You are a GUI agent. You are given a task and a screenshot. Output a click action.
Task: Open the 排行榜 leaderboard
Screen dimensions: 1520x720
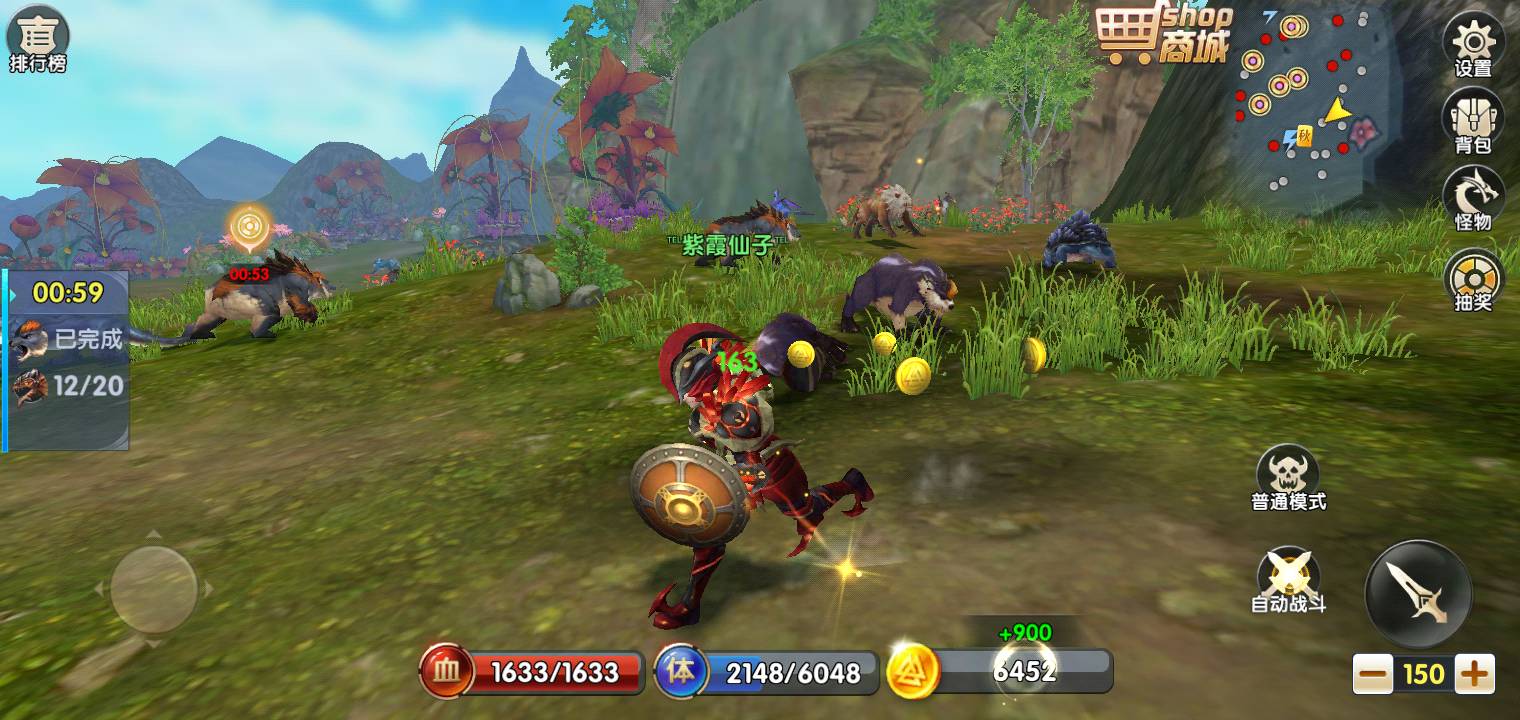click(38, 40)
